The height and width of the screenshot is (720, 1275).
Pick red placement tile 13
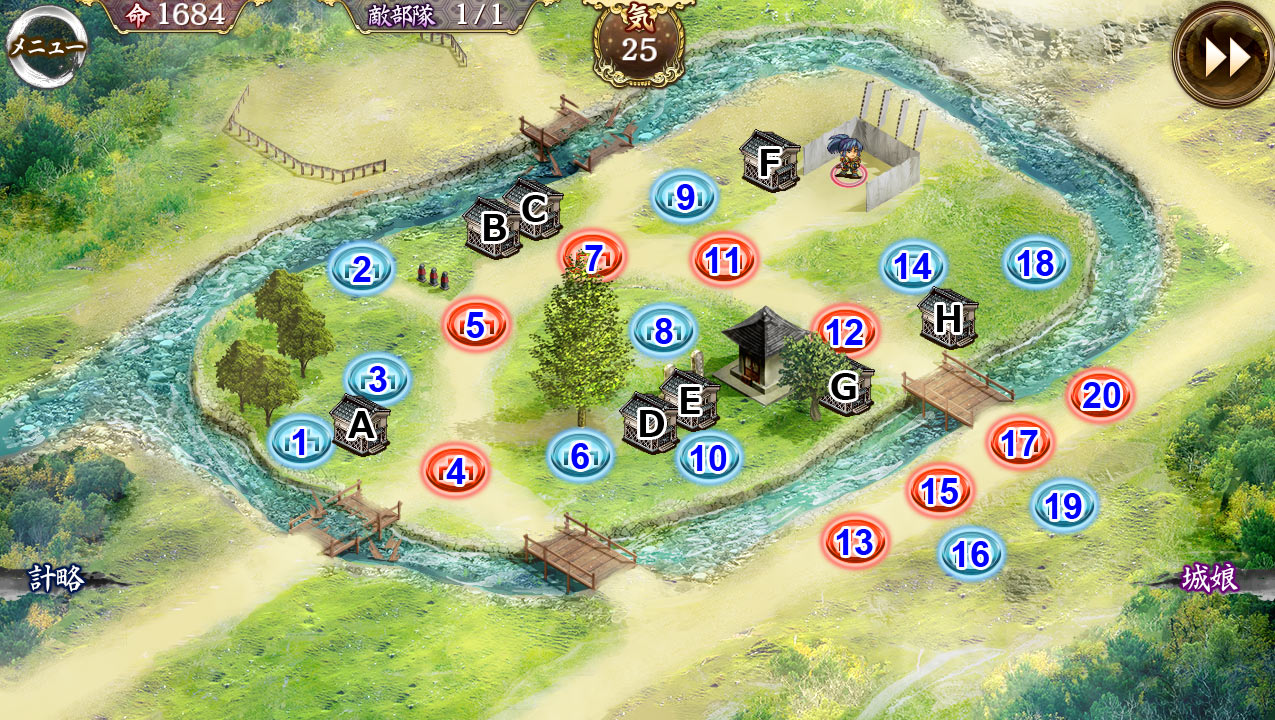point(855,542)
